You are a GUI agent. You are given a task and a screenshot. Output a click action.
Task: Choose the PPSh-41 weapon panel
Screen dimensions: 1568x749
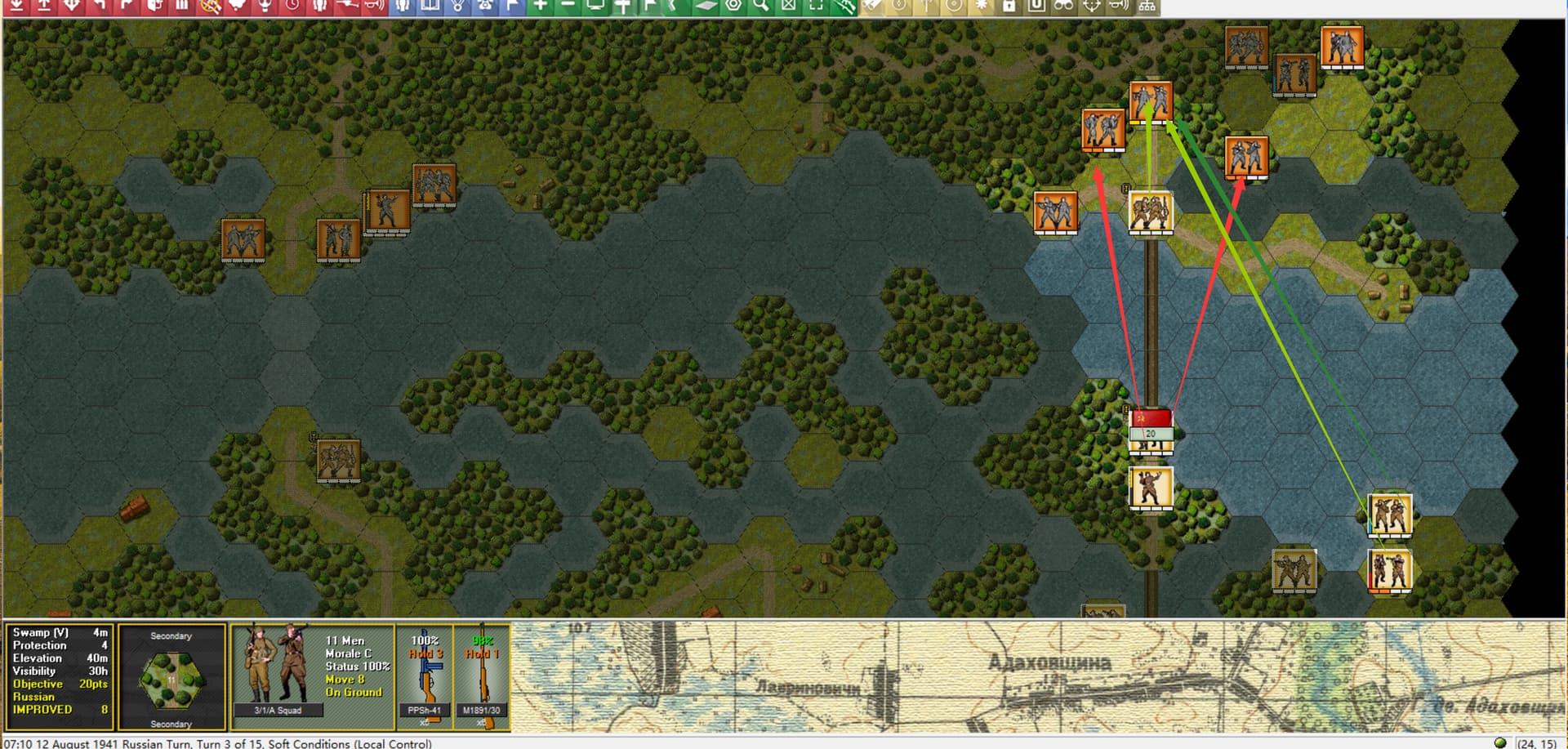tap(425, 676)
